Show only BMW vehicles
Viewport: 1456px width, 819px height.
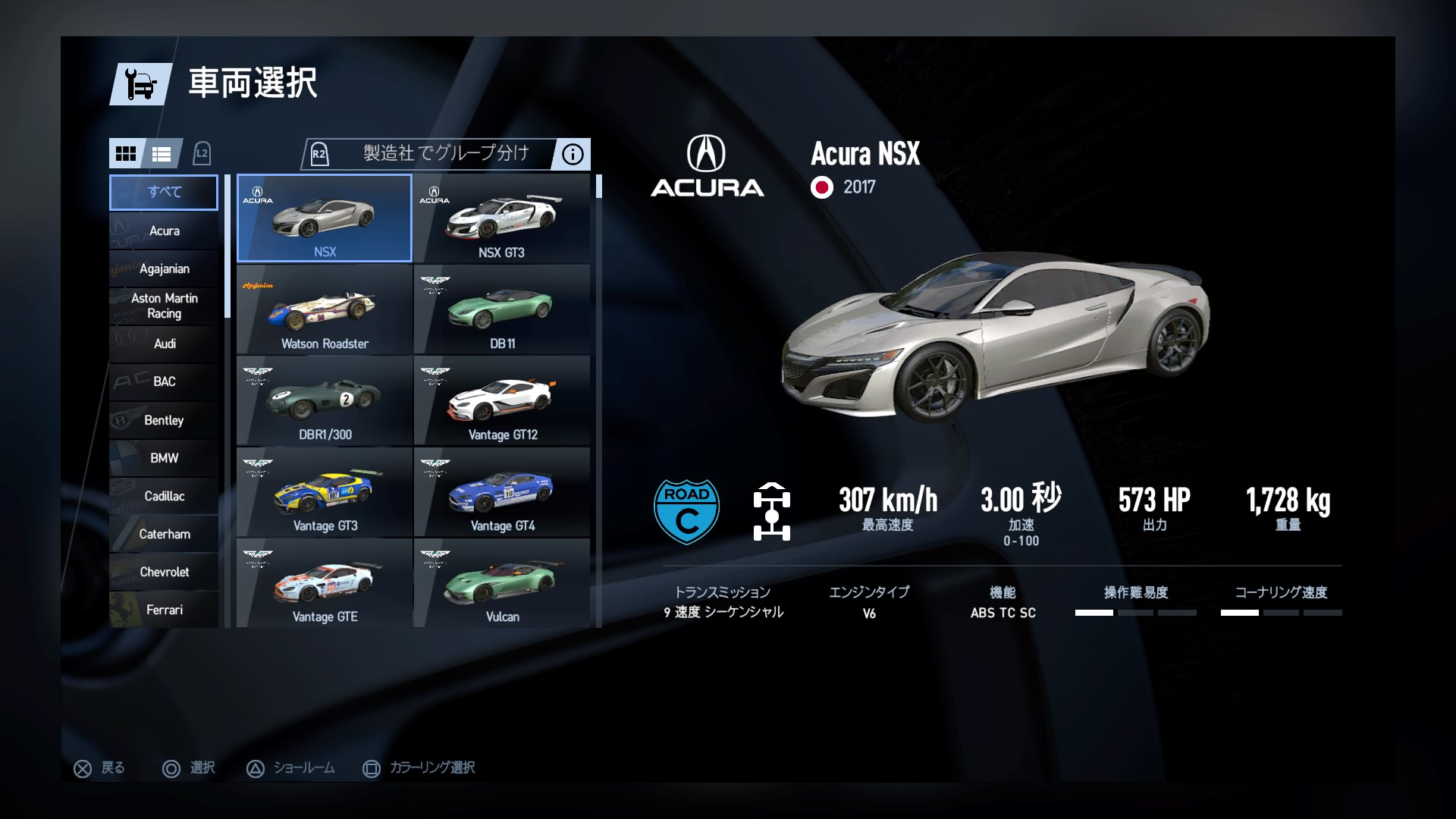click(x=164, y=458)
